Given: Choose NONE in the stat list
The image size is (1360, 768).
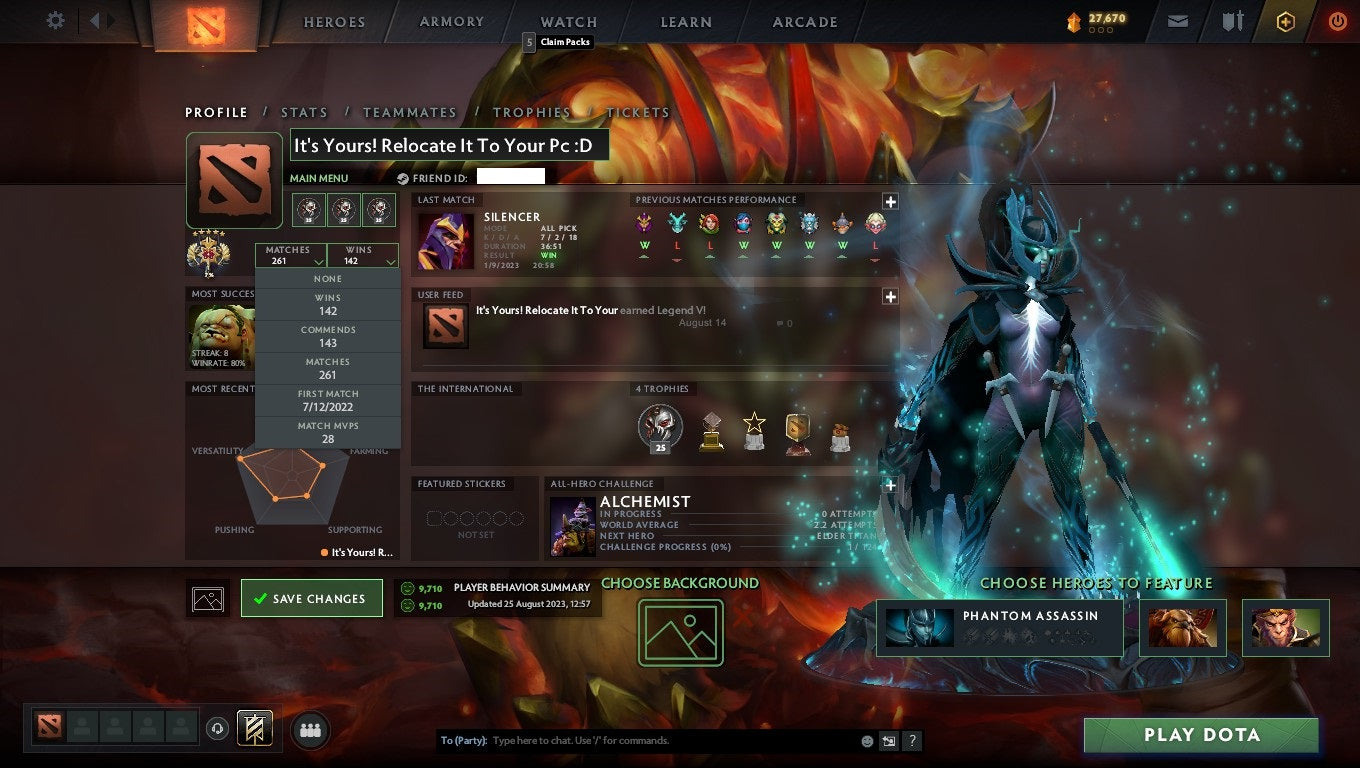Looking at the screenshot, I should pos(328,278).
